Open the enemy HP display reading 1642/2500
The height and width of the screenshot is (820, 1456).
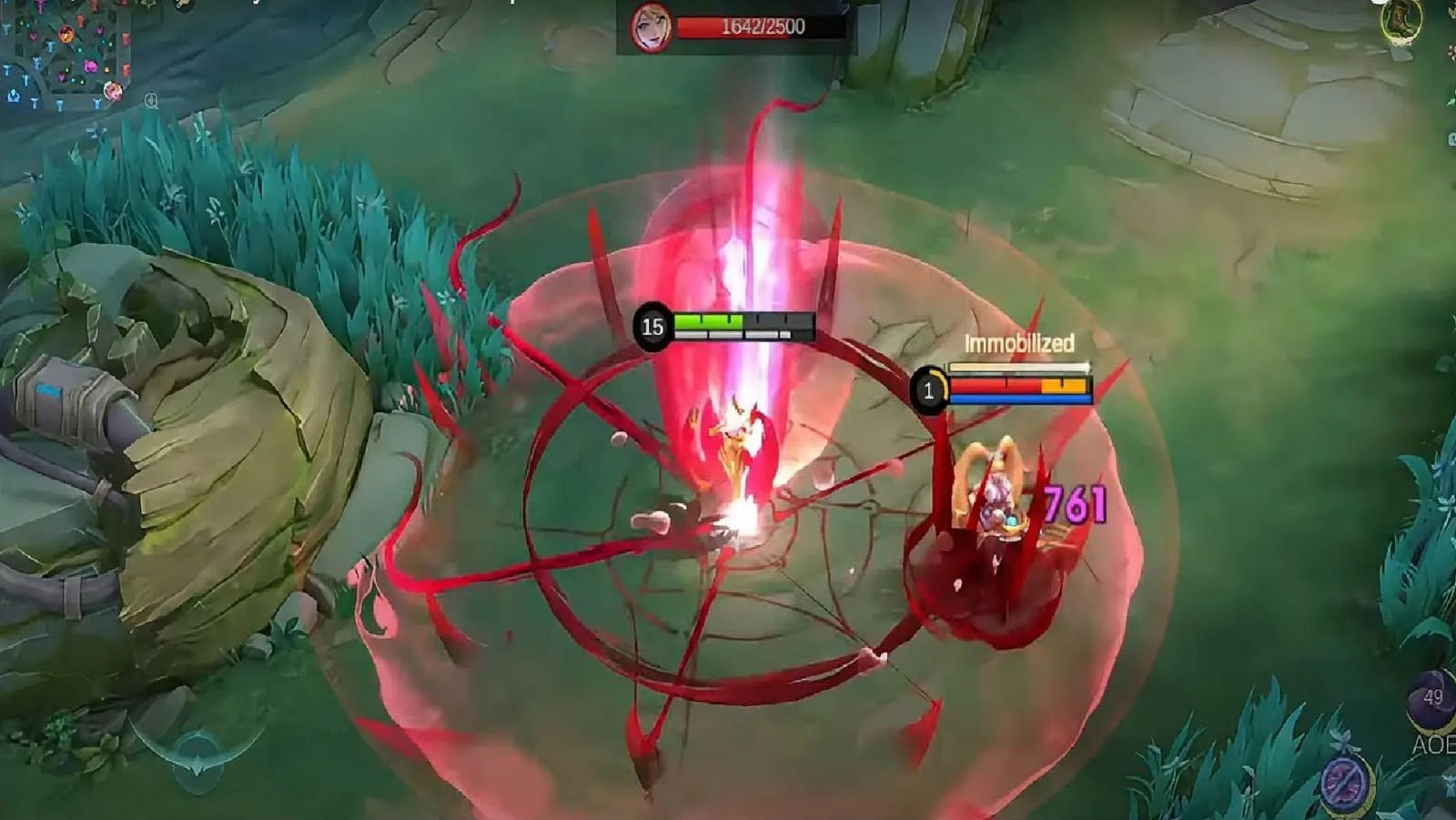[761, 26]
